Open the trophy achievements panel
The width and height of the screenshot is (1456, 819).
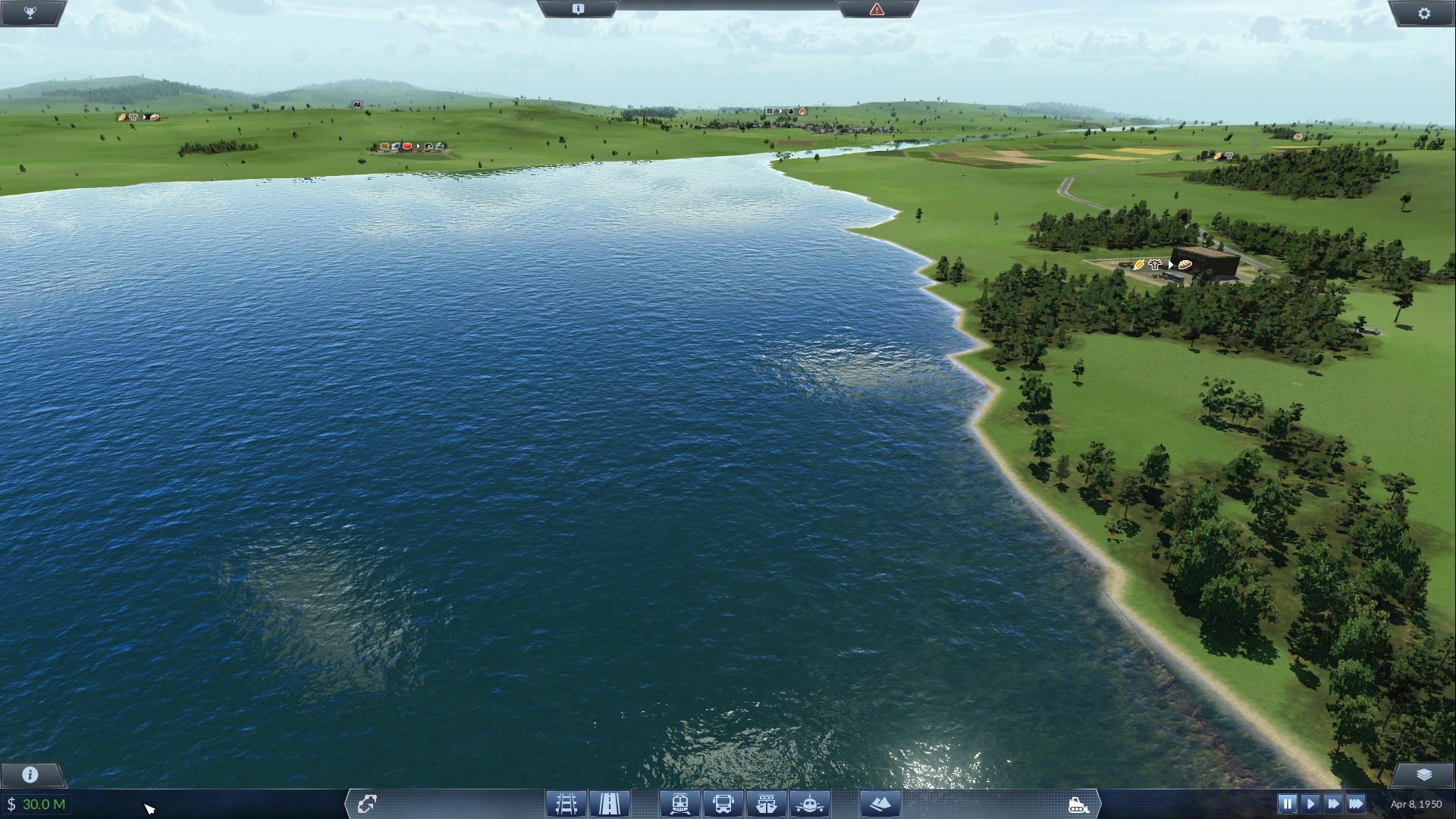(x=30, y=13)
